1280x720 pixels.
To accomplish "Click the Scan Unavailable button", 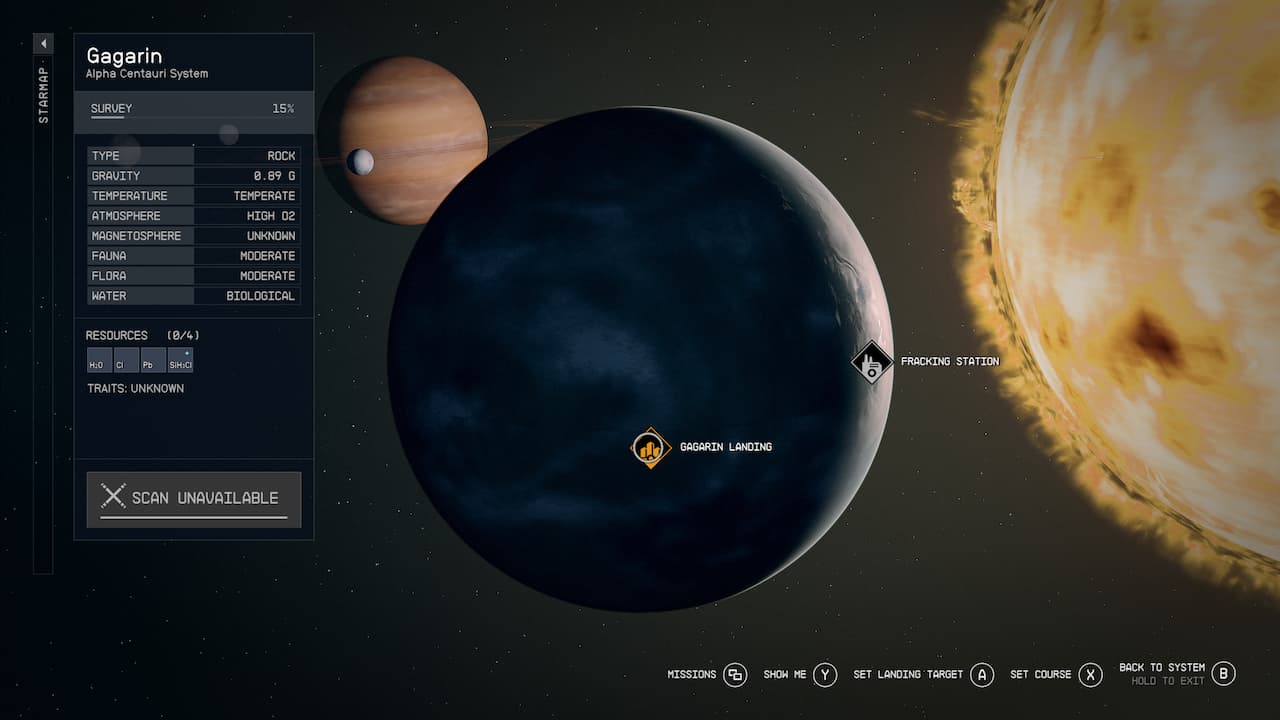I will point(194,498).
